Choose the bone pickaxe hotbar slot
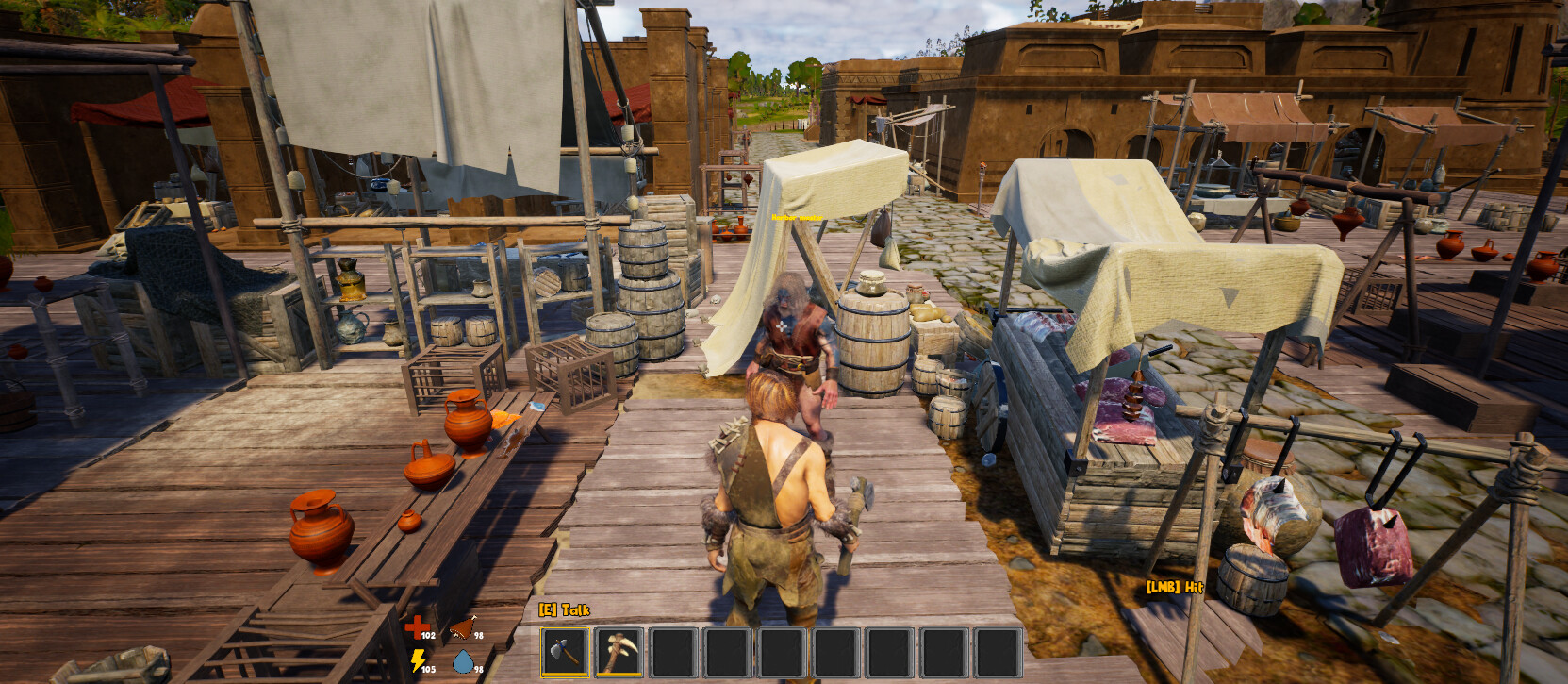The height and width of the screenshot is (684, 1568). [619, 651]
